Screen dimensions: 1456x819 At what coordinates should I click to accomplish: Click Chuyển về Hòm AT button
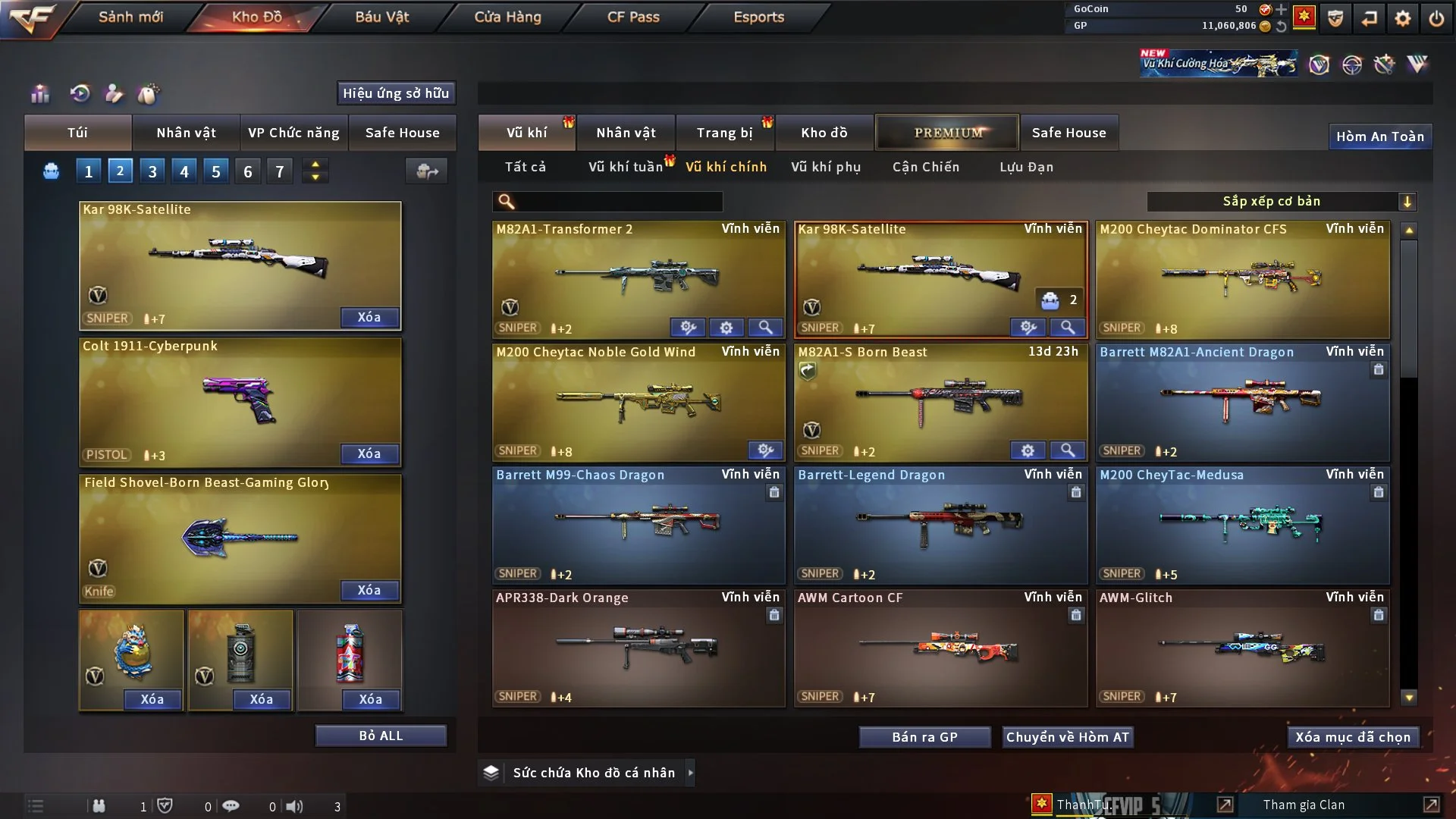point(1067,737)
